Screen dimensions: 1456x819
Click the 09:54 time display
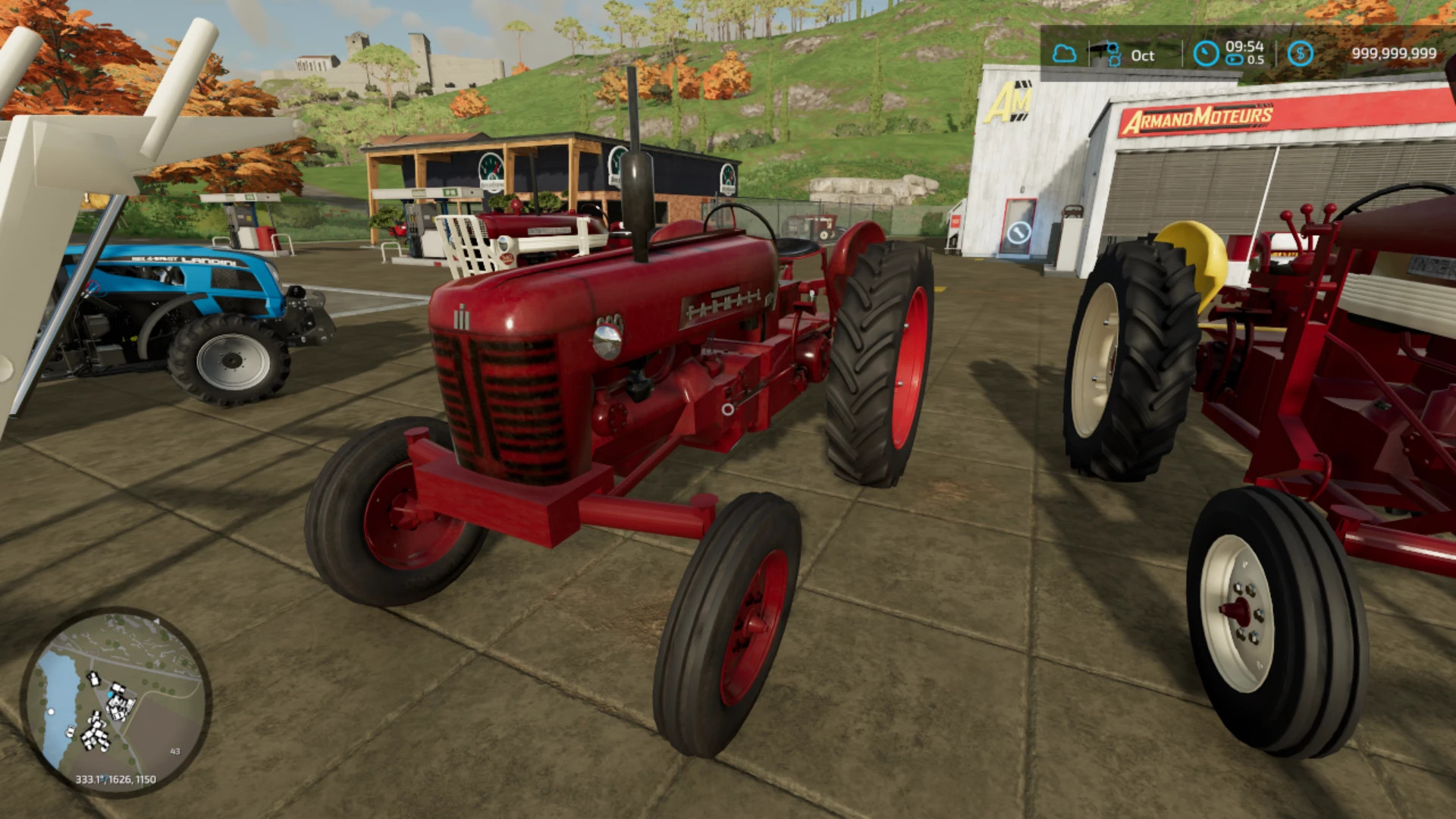[x=1244, y=46]
